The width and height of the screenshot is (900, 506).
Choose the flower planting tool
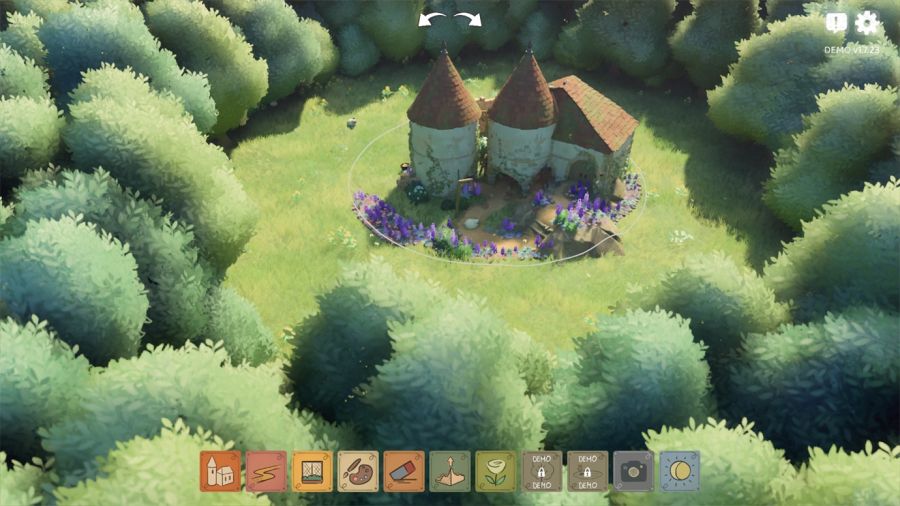pyautogui.click(x=496, y=471)
